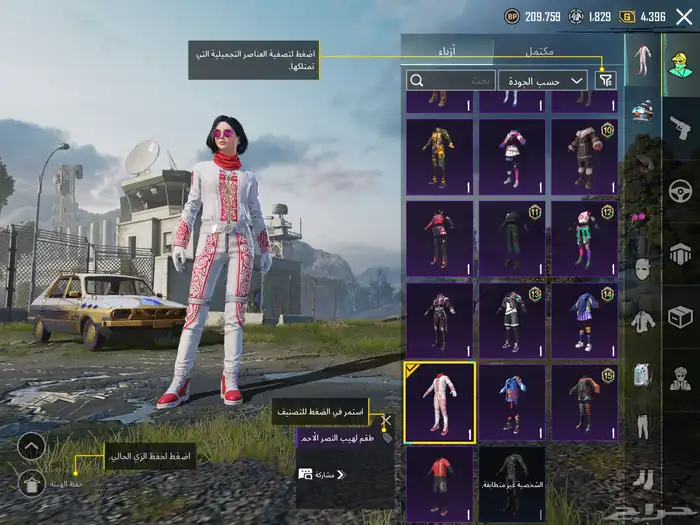Choose the yellow camo outfit tile
Viewport: 700px width, 525px height.
coord(440,156)
